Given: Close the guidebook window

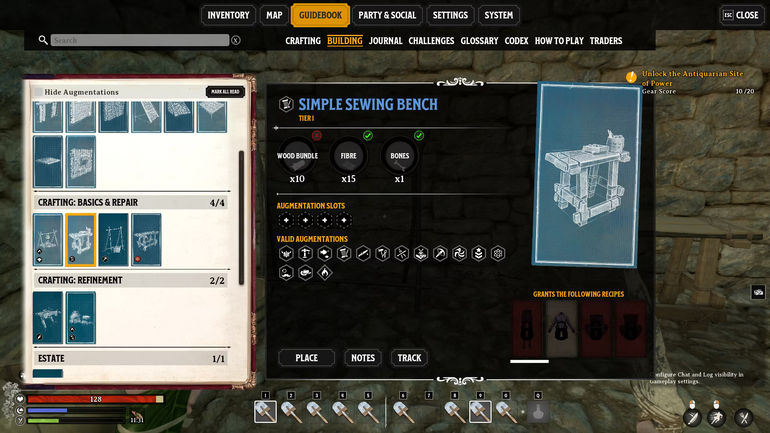Looking at the screenshot, I should tap(740, 15).
